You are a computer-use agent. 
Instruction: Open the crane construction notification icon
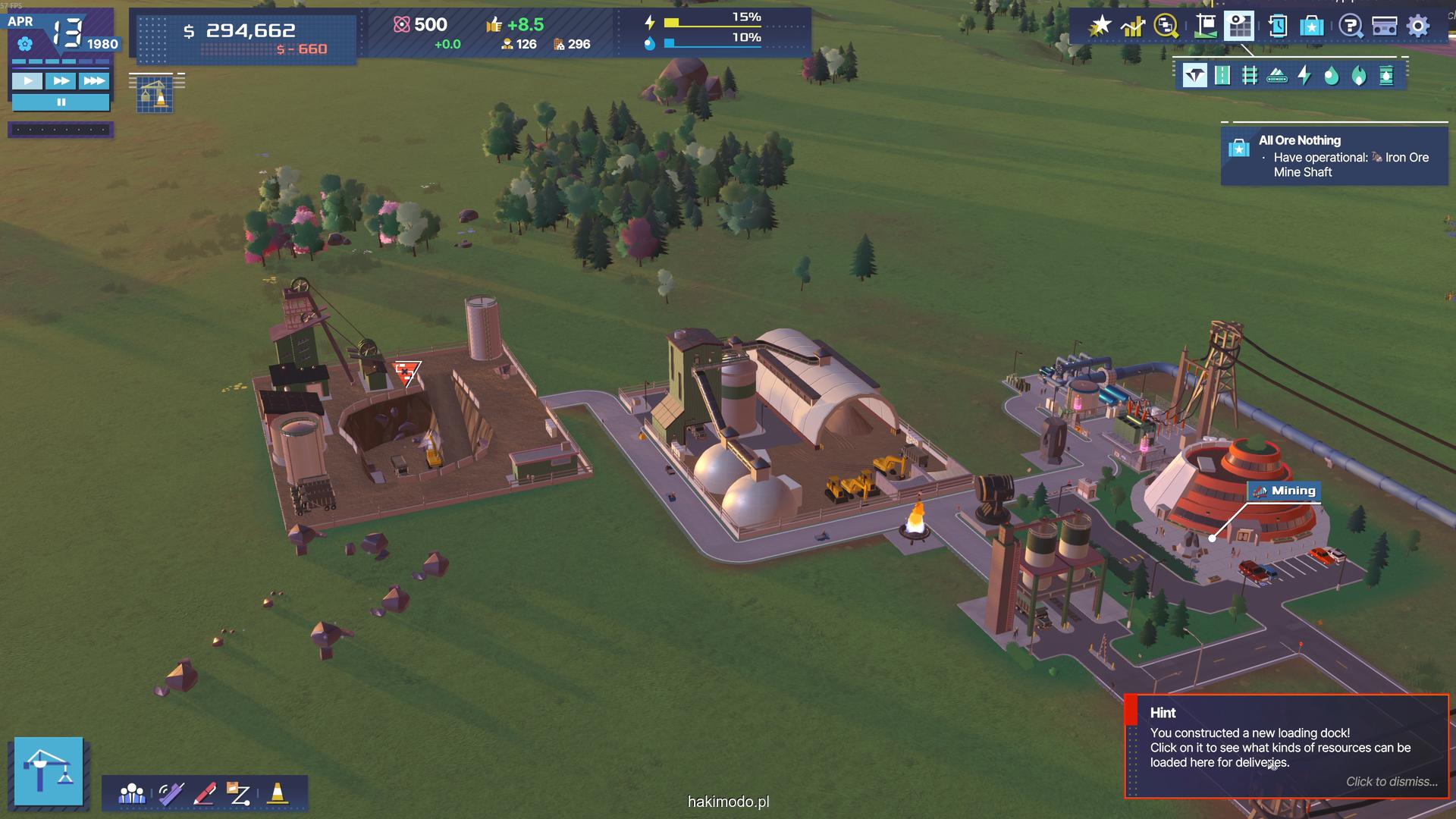pos(155,95)
